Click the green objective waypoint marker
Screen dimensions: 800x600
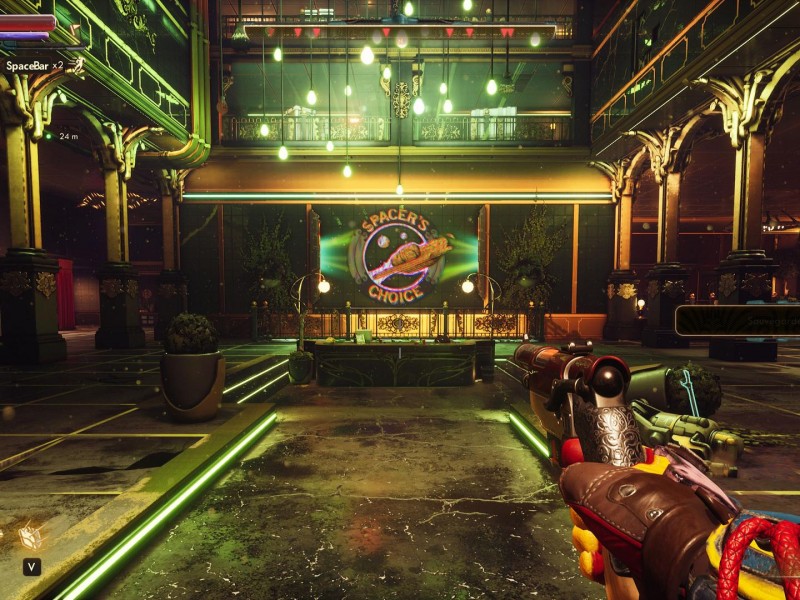pos(50,135)
